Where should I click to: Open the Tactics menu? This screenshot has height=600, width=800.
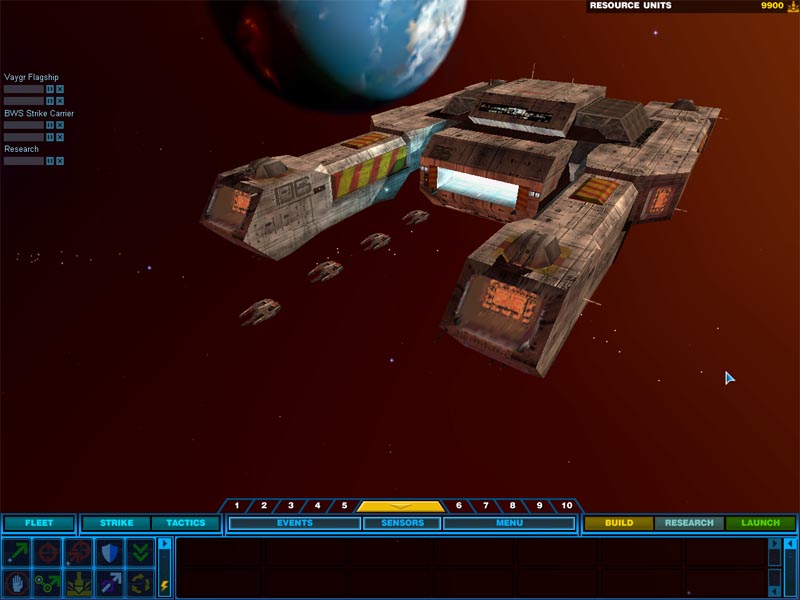pos(185,523)
